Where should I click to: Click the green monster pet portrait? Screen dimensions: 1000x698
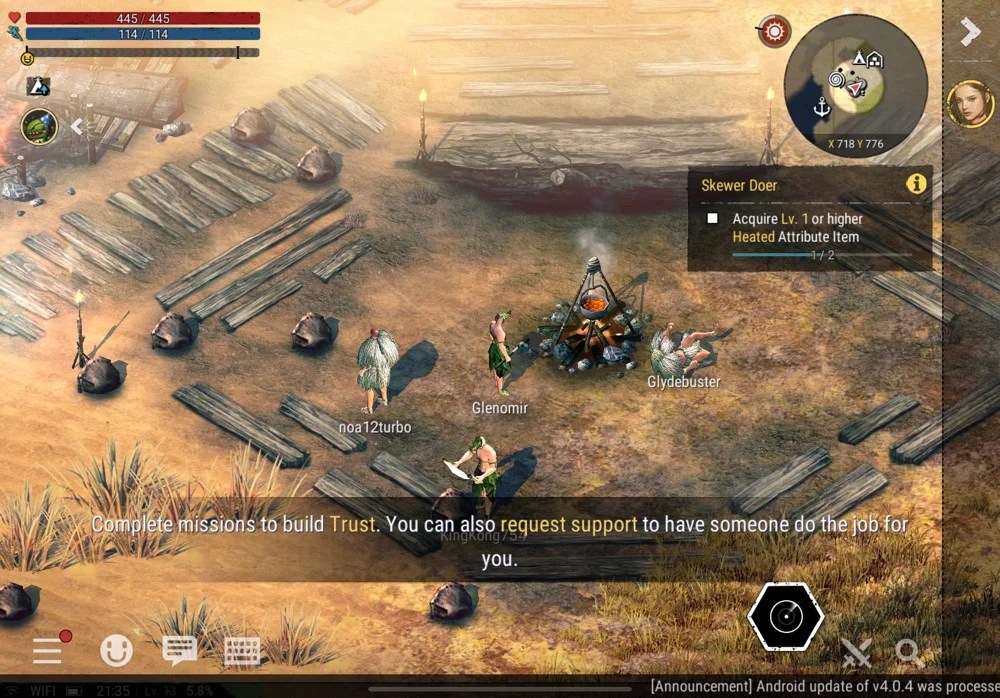tap(39, 127)
